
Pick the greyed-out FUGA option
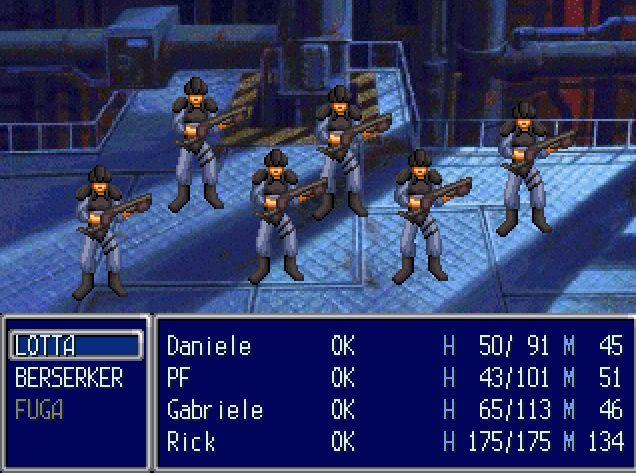click(40, 410)
